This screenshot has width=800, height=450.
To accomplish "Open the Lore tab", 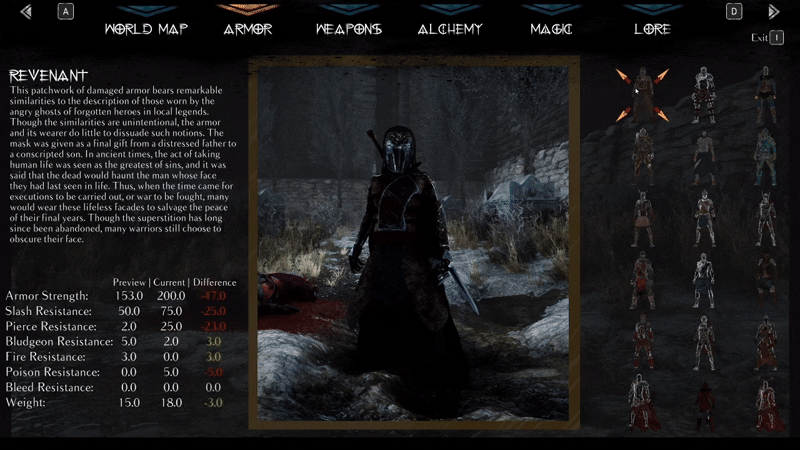I will (652, 29).
